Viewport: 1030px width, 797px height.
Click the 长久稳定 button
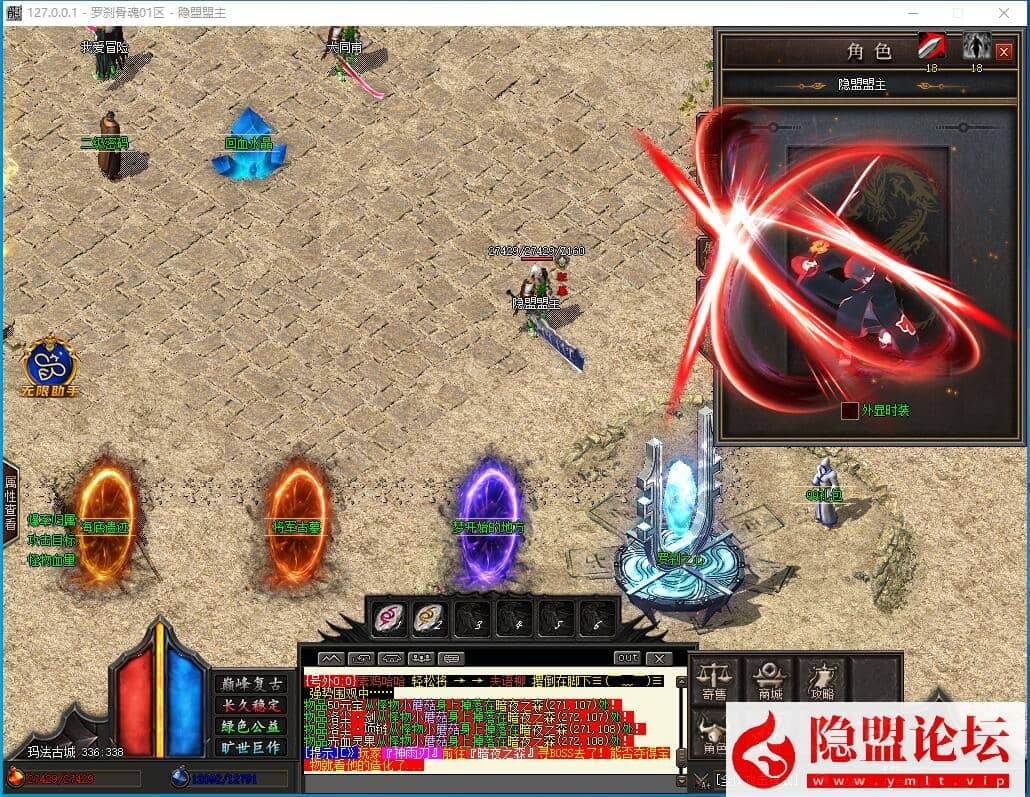coord(250,705)
